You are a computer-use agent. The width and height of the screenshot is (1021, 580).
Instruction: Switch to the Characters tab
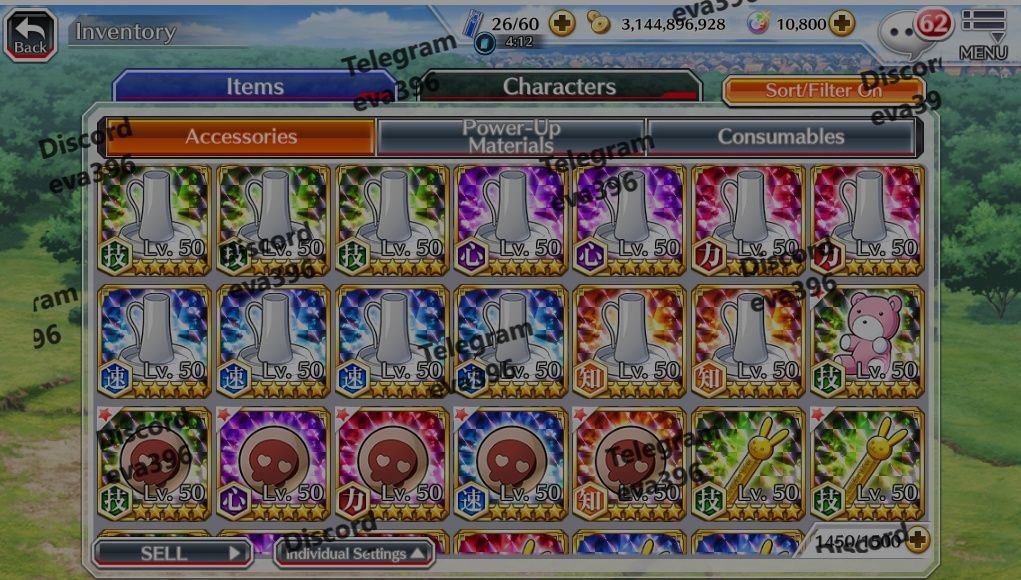click(559, 87)
